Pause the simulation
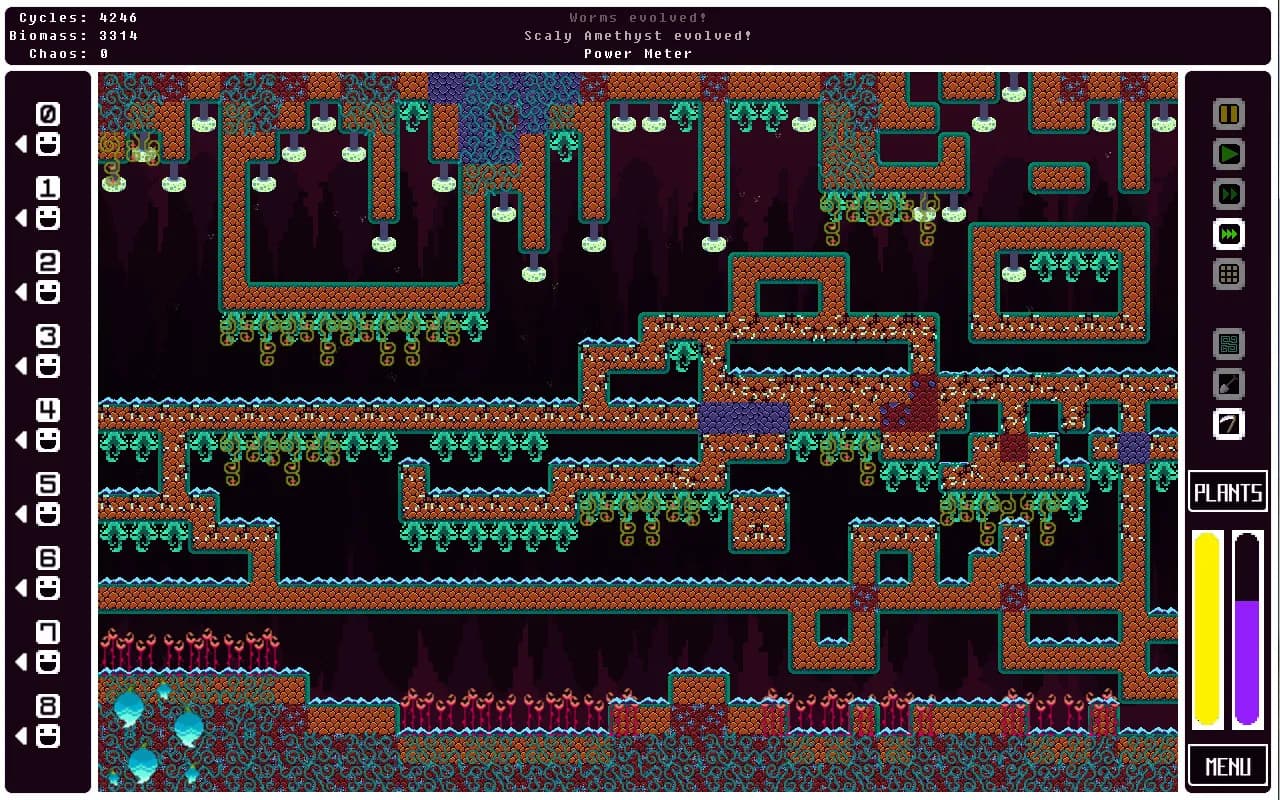 coord(1229,114)
